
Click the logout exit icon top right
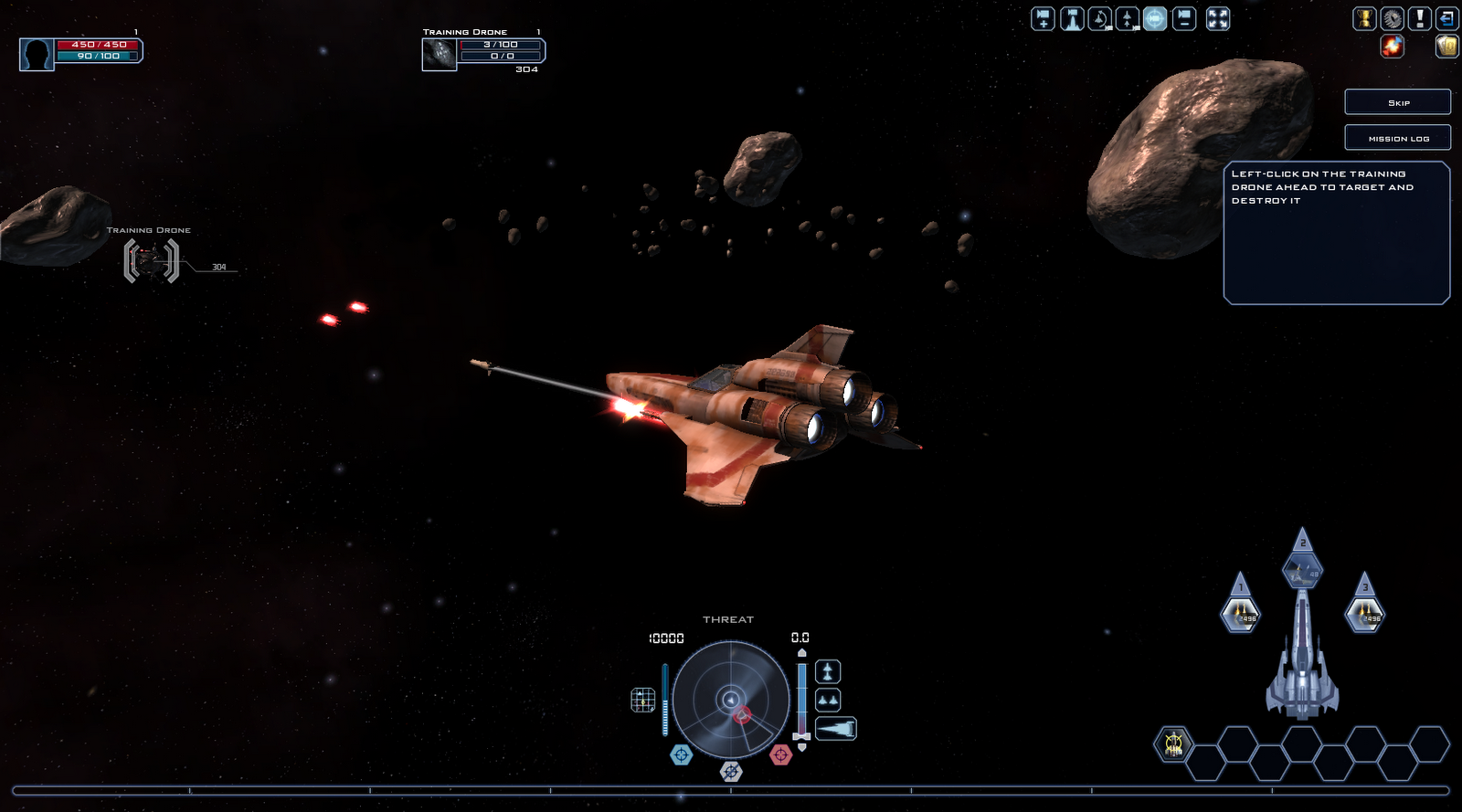[1448, 18]
